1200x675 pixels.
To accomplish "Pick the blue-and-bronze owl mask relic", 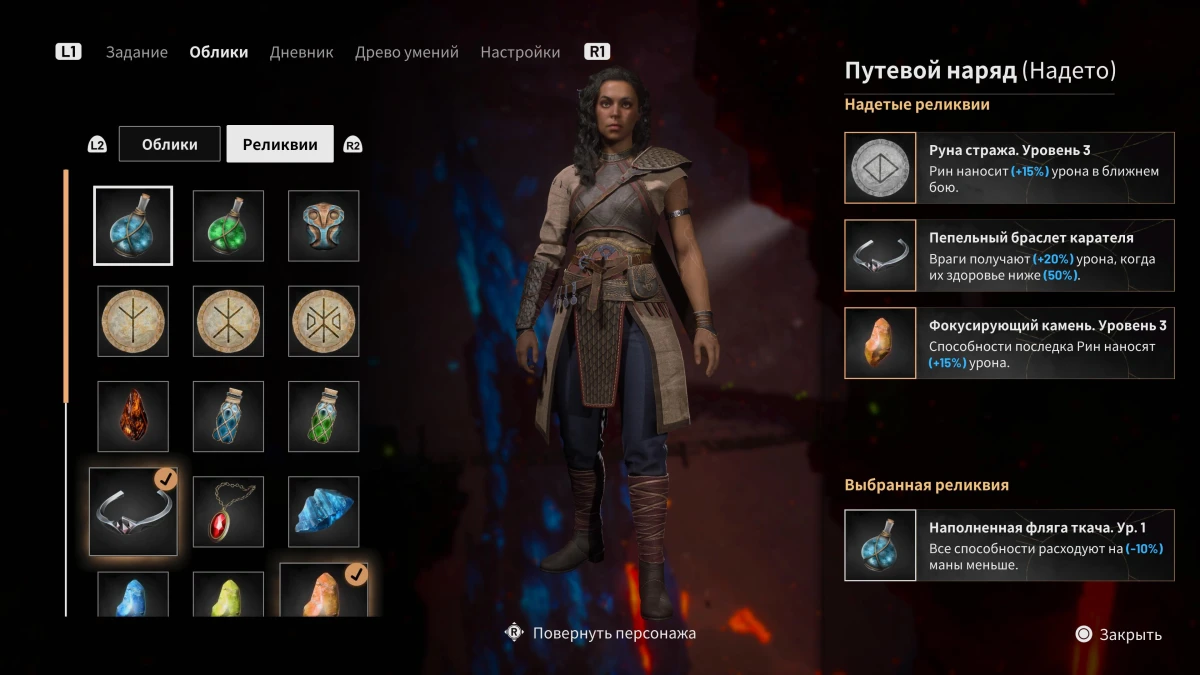I will coord(323,226).
